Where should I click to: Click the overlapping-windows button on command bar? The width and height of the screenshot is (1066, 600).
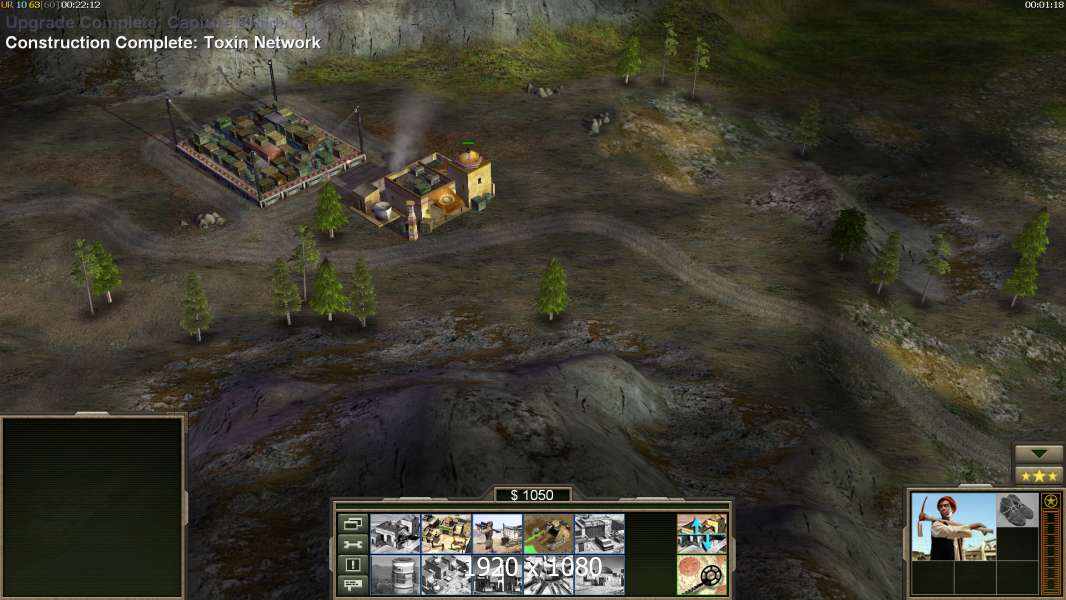(352, 523)
